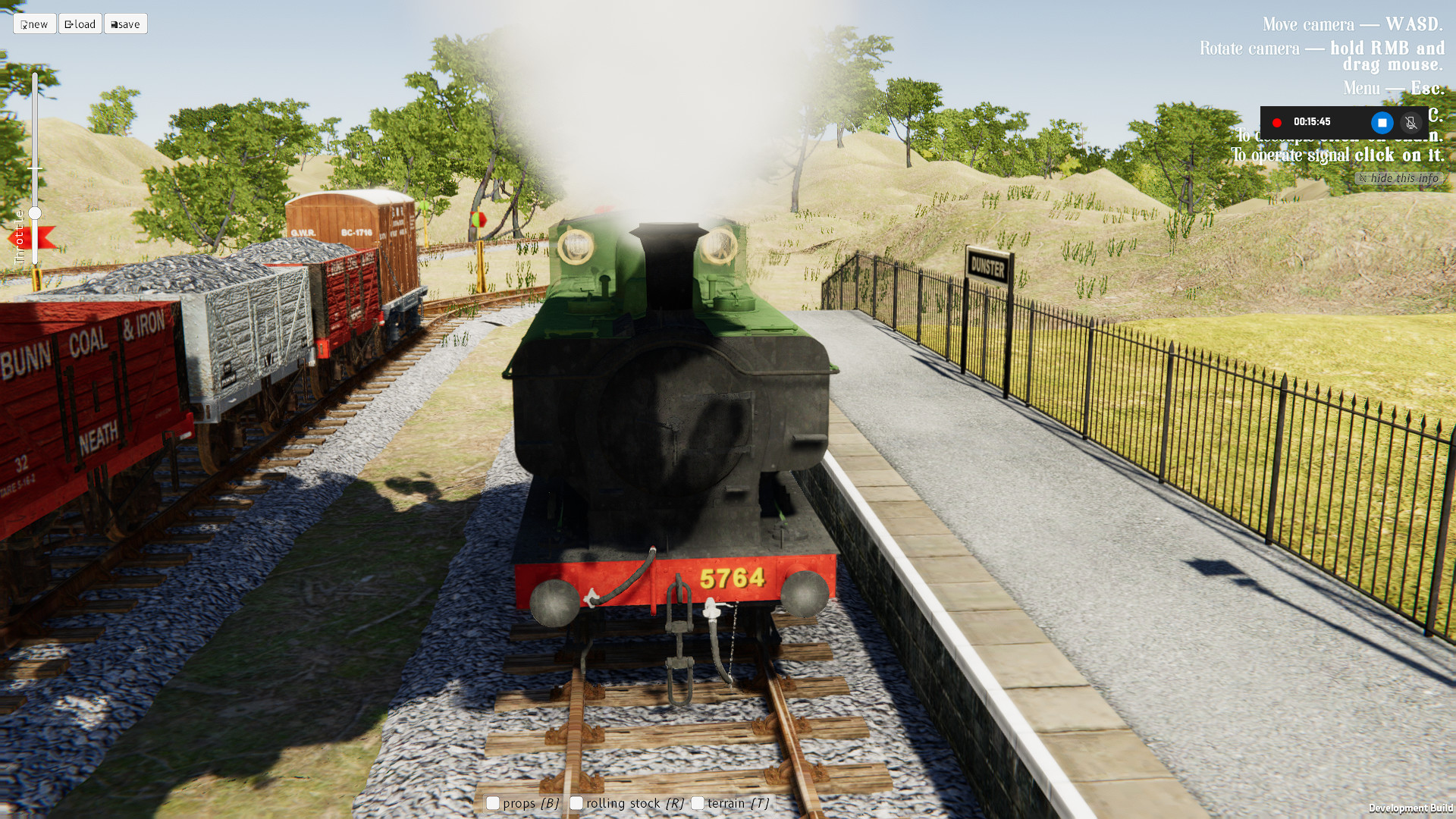The height and width of the screenshot is (819, 1456).
Task: Enable the terrain (T) checkbox
Action: tap(698, 802)
